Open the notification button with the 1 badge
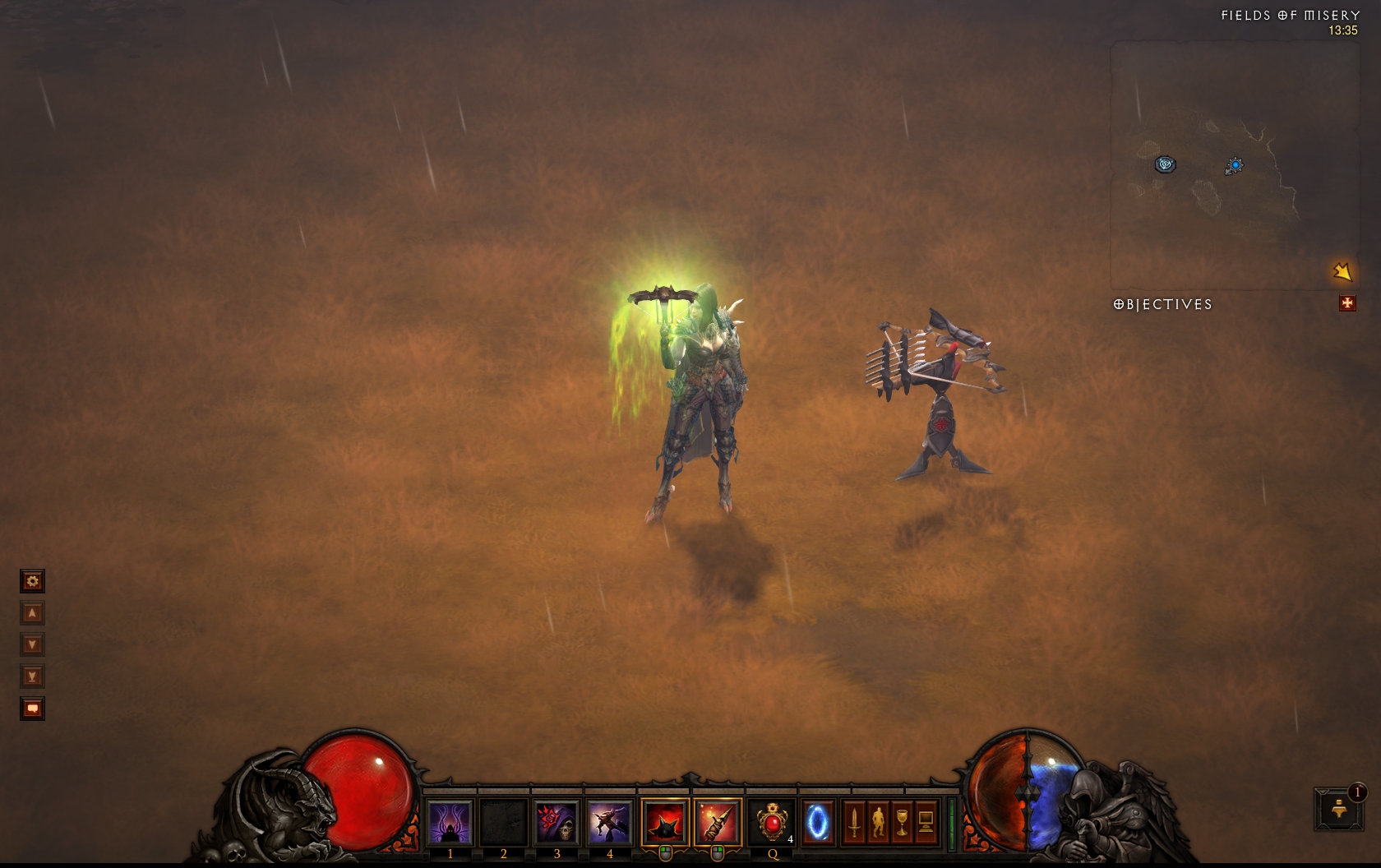Image resolution: width=1381 pixels, height=868 pixels. click(x=1339, y=809)
